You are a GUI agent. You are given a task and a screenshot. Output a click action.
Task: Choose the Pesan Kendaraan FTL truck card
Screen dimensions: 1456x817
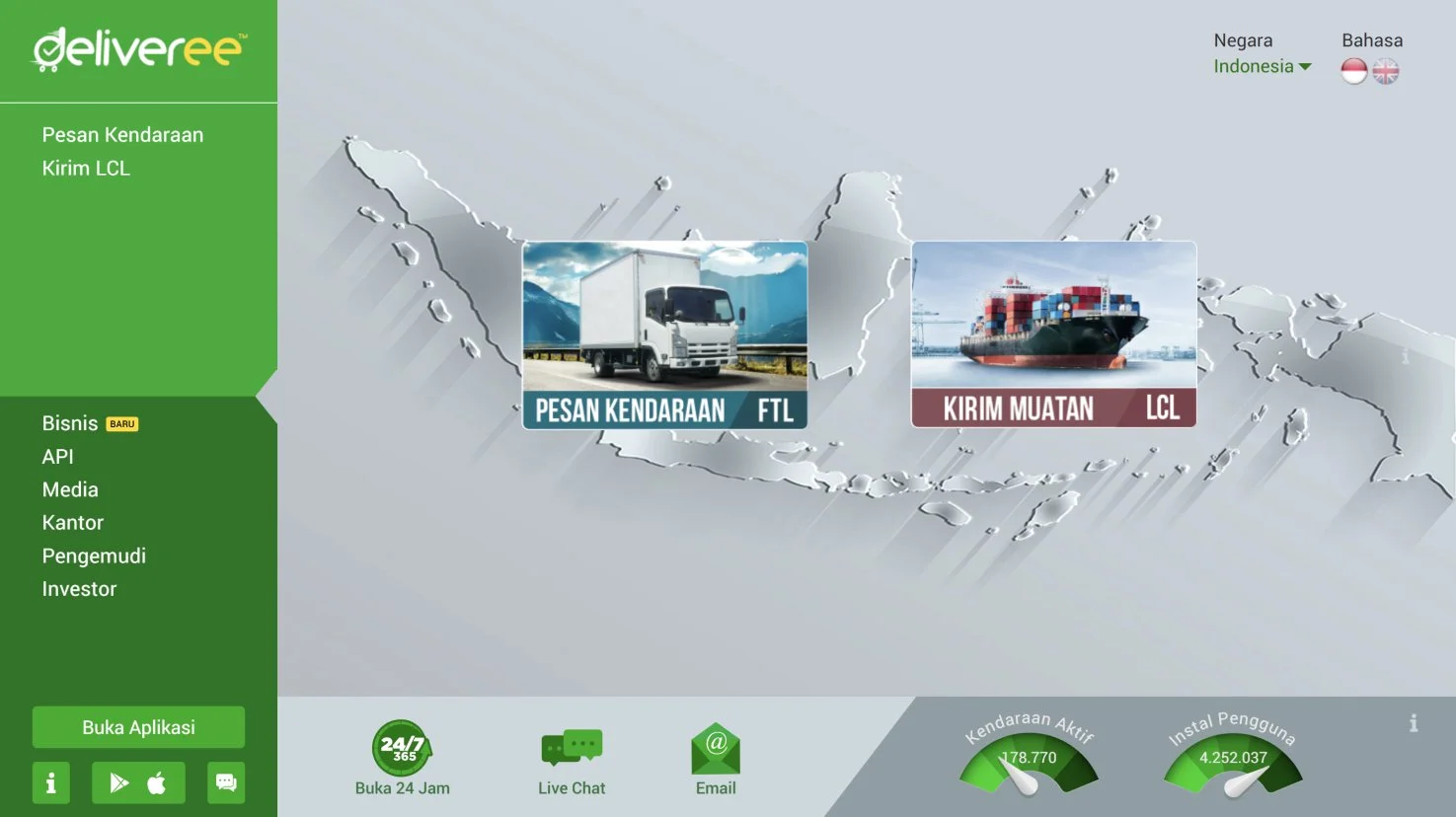[664, 334]
